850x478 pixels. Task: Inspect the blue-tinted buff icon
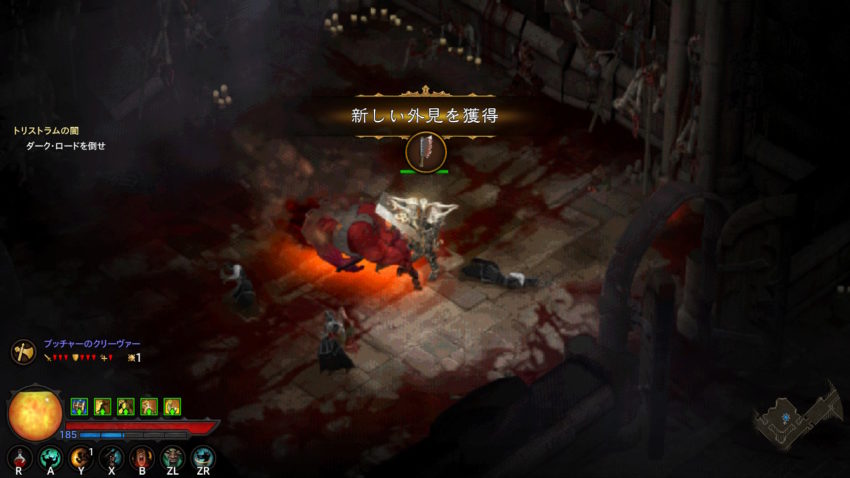click(79, 406)
